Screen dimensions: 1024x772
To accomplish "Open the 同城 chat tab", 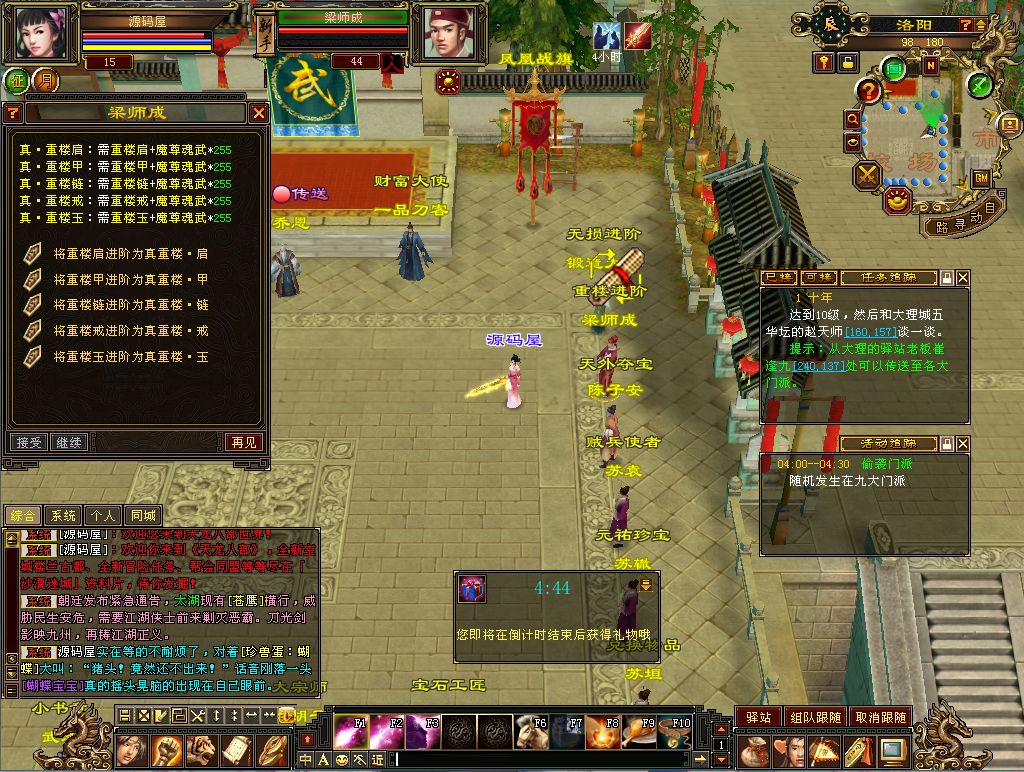I will point(143,516).
